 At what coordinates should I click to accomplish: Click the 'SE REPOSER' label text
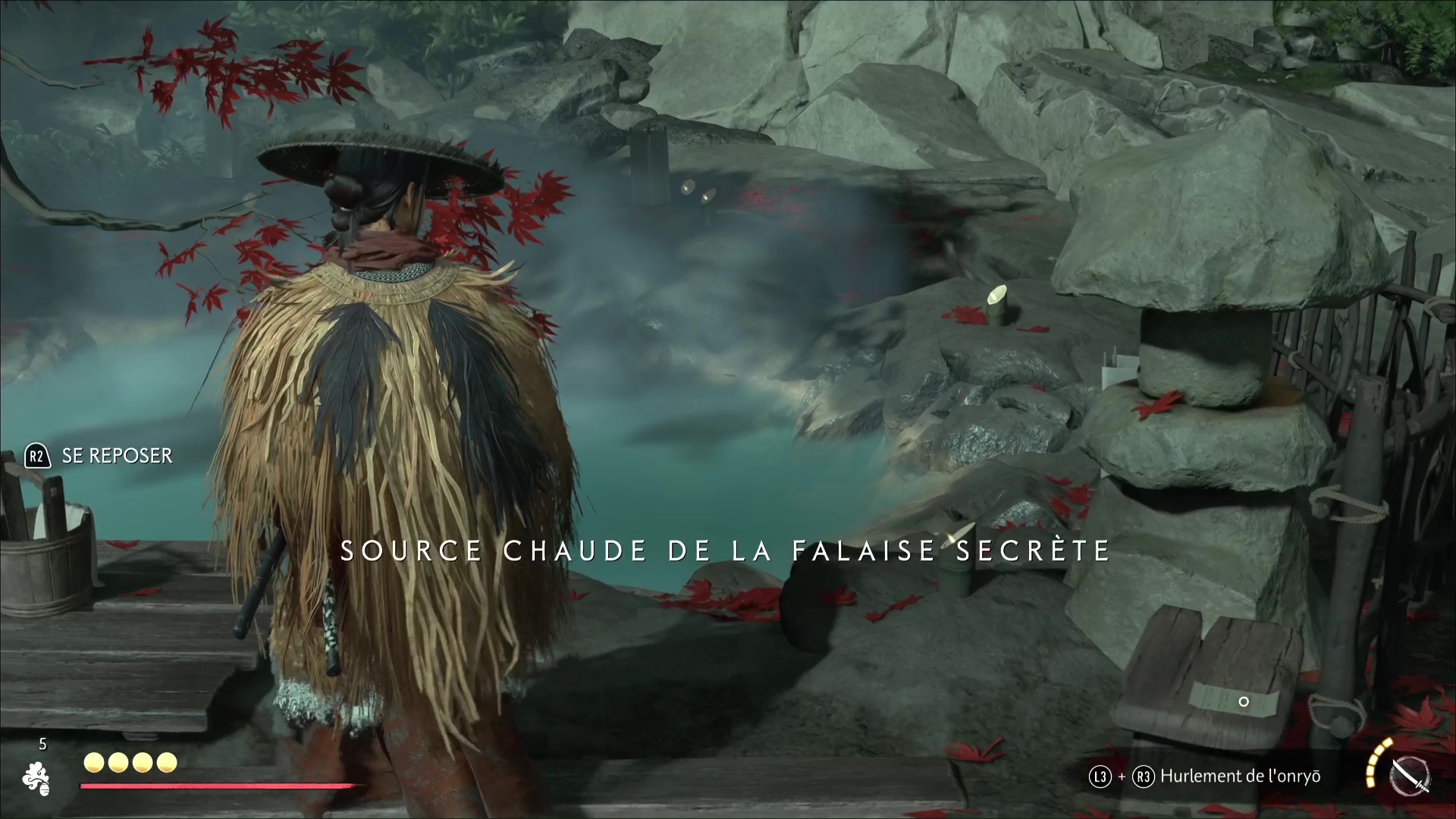[x=118, y=456]
